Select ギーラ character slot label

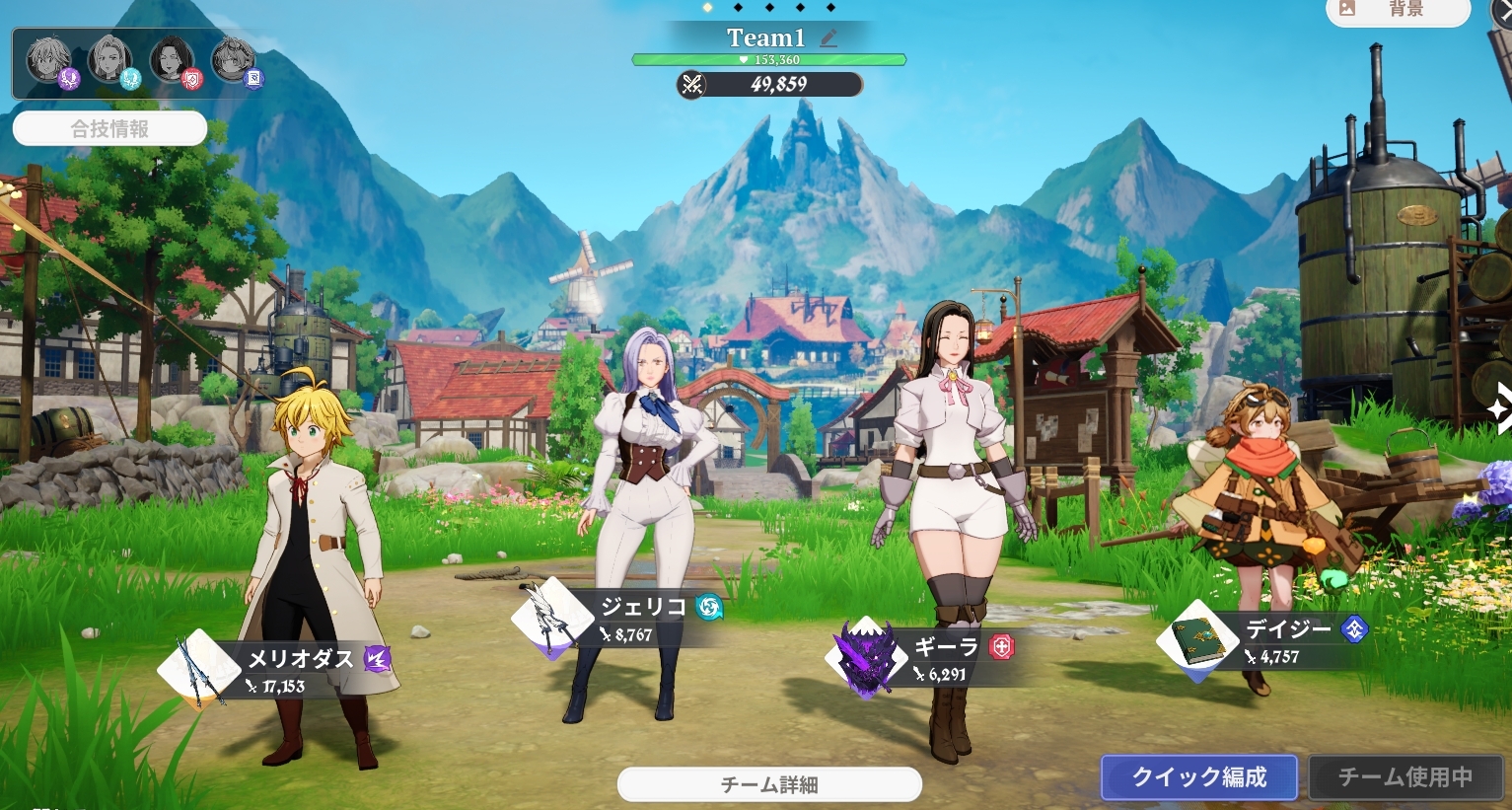point(945,647)
